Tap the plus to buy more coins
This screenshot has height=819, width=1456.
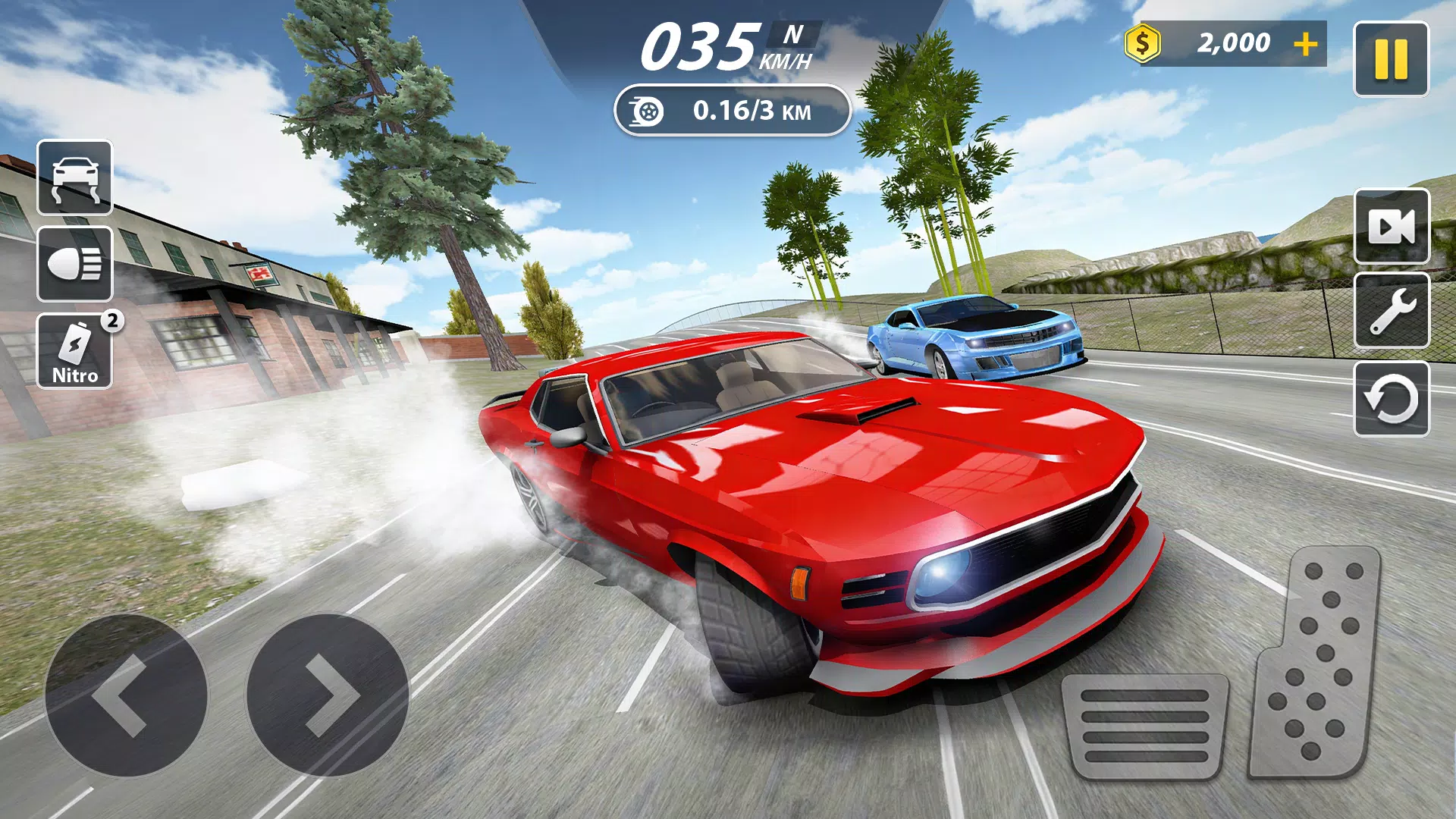point(1306,44)
